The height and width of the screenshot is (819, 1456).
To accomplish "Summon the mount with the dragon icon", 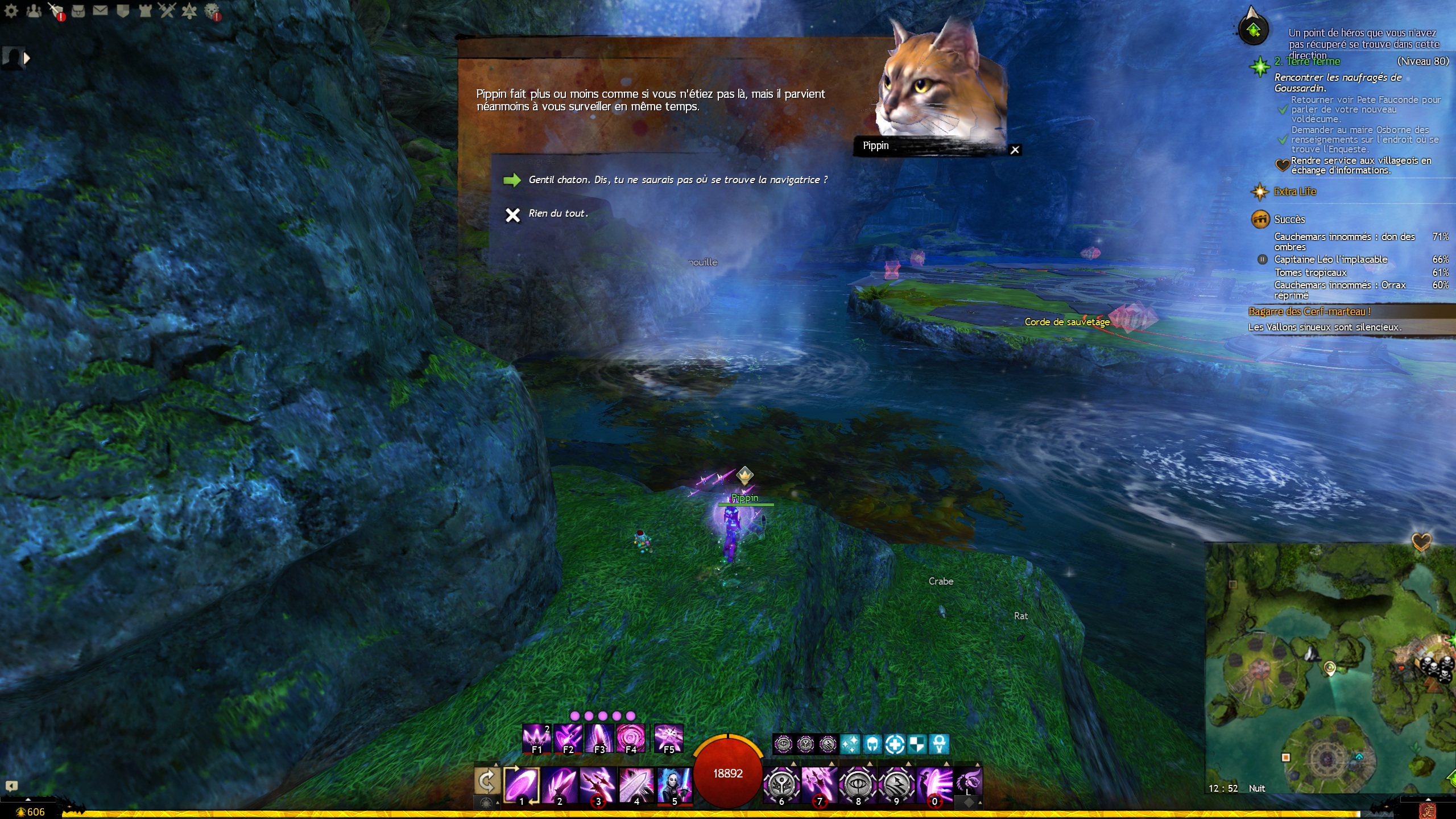I will tap(968, 780).
